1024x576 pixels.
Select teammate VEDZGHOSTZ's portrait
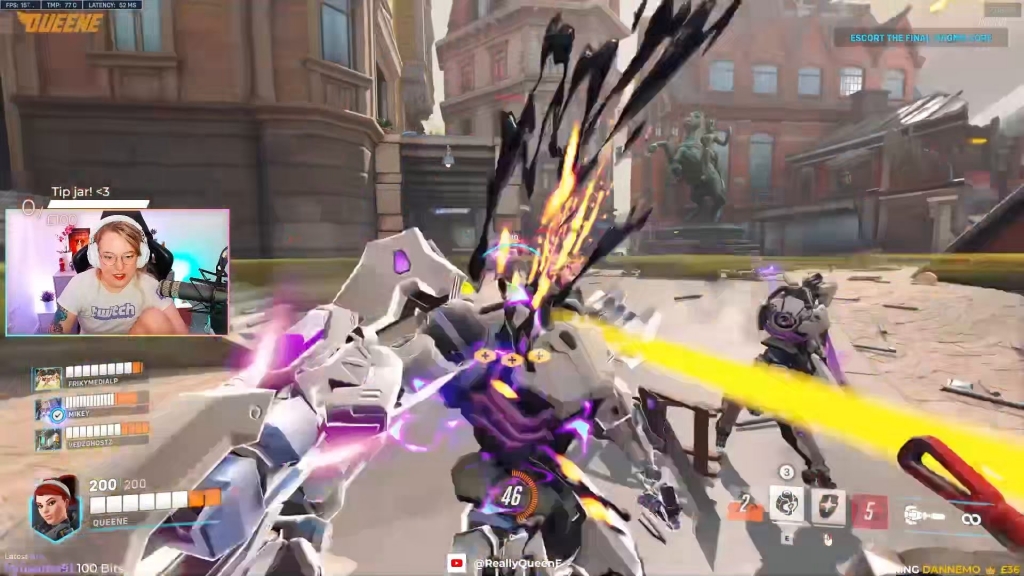(48, 439)
